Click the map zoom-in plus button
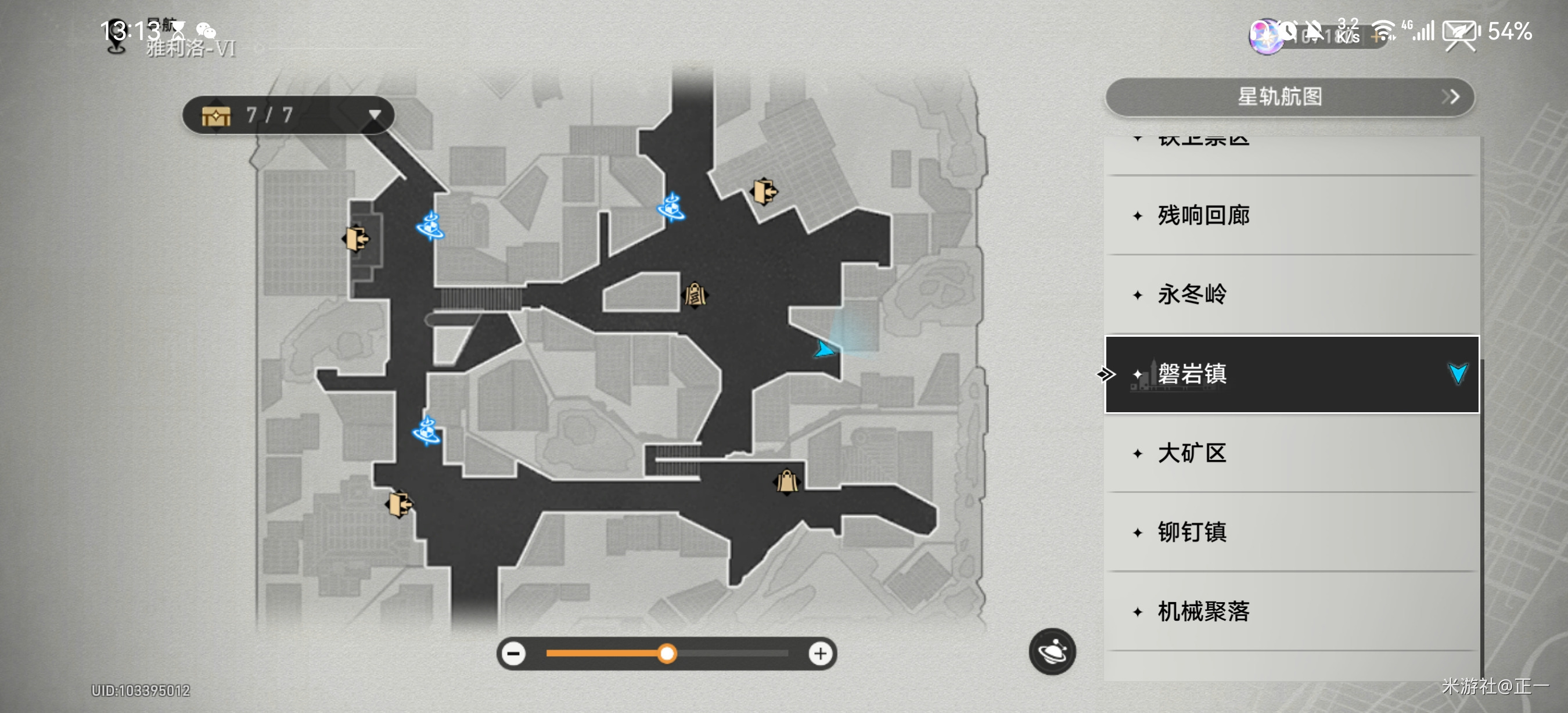Image resolution: width=1568 pixels, height=713 pixels. pos(821,654)
